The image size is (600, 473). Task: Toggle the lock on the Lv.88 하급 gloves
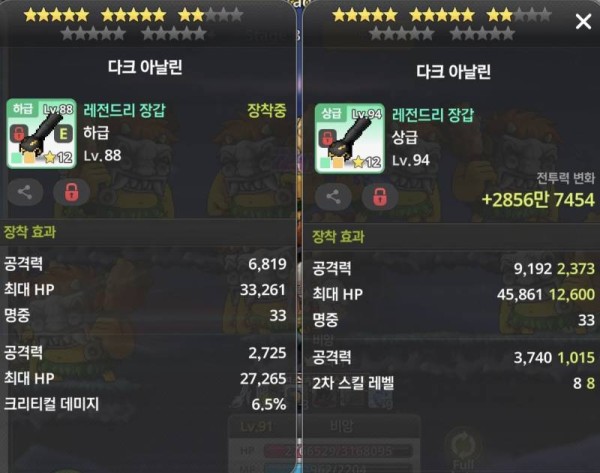pos(71,192)
